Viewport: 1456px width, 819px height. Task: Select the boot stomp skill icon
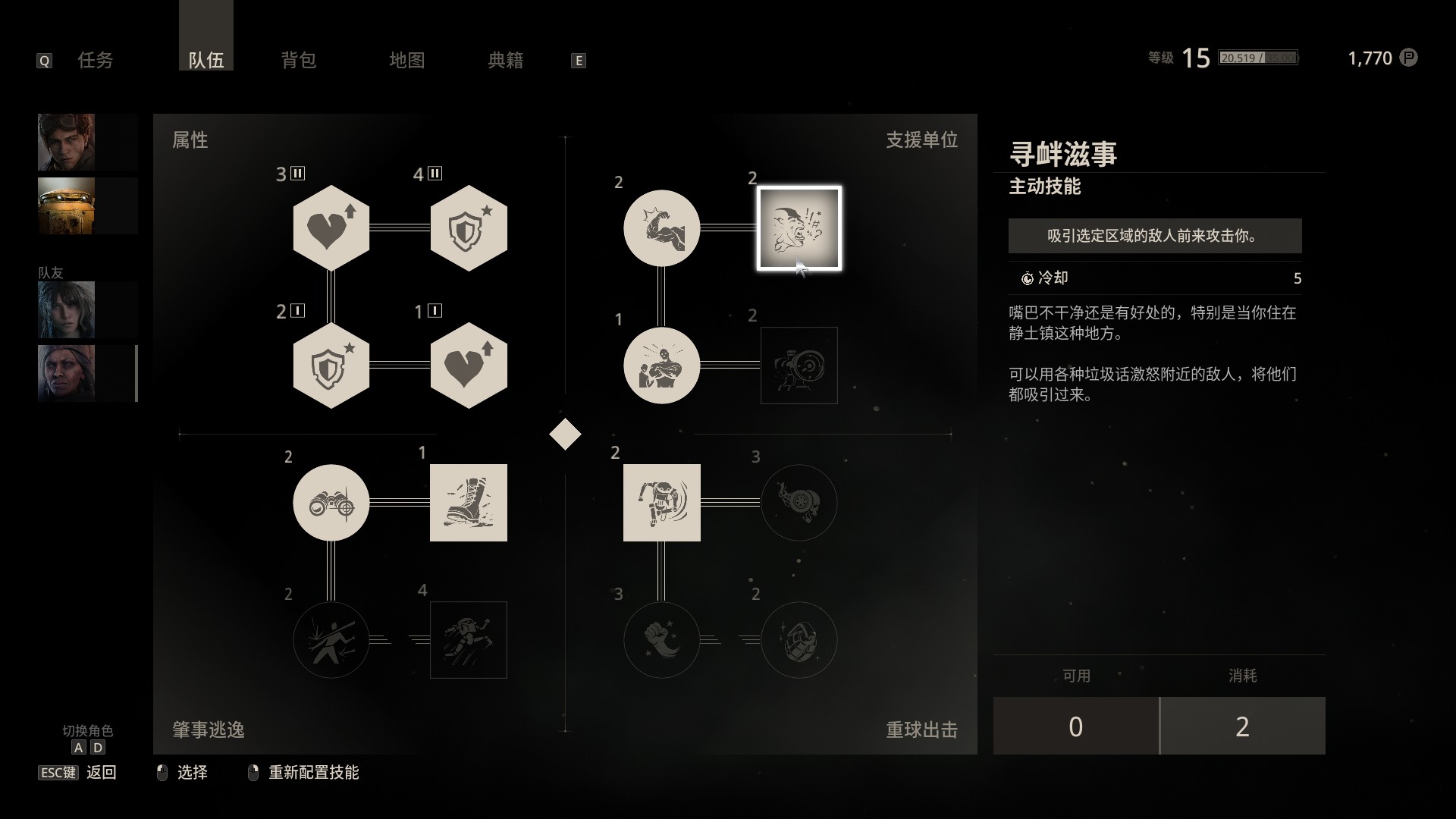click(468, 503)
